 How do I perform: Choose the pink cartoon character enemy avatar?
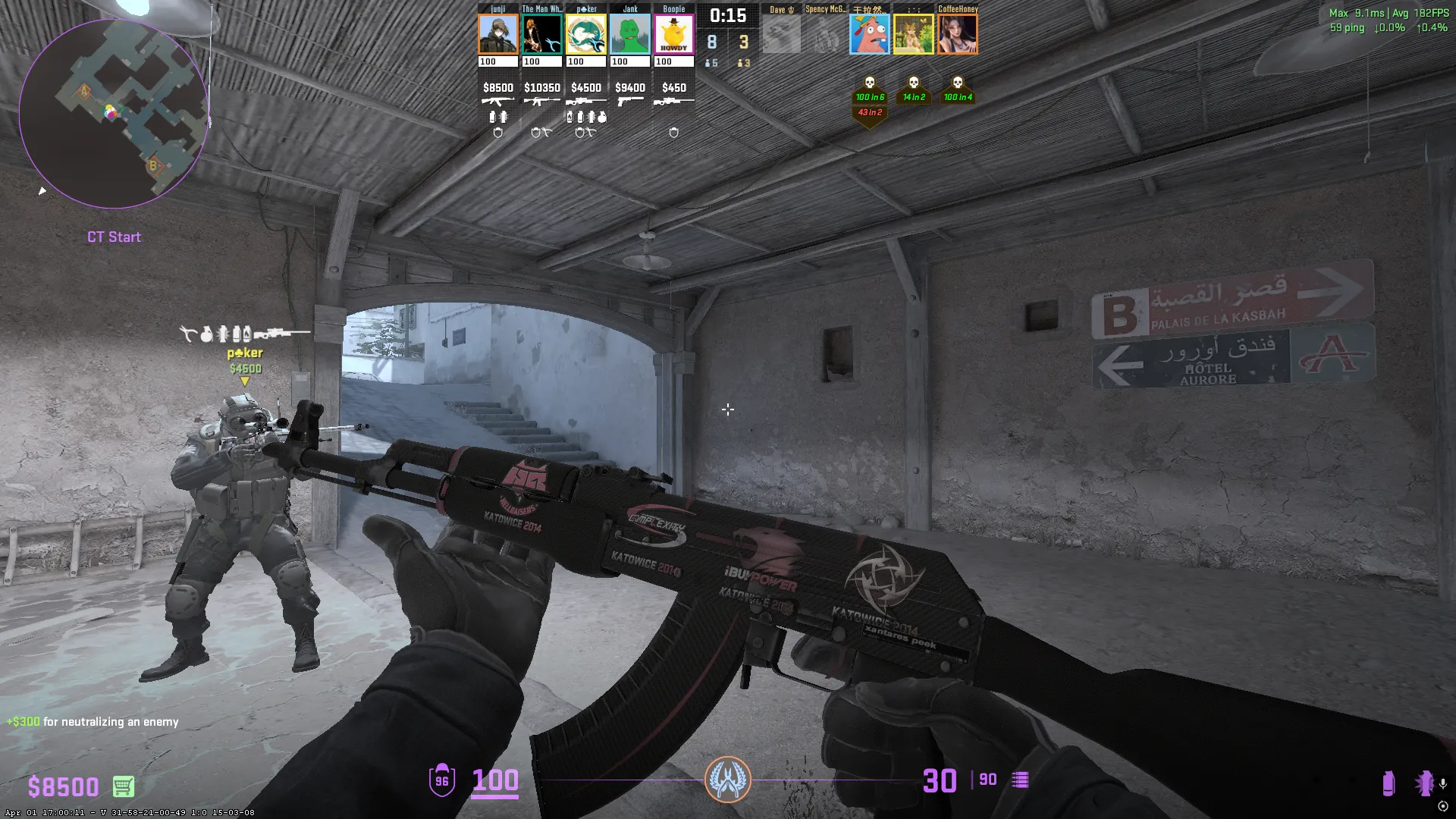[870, 34]
